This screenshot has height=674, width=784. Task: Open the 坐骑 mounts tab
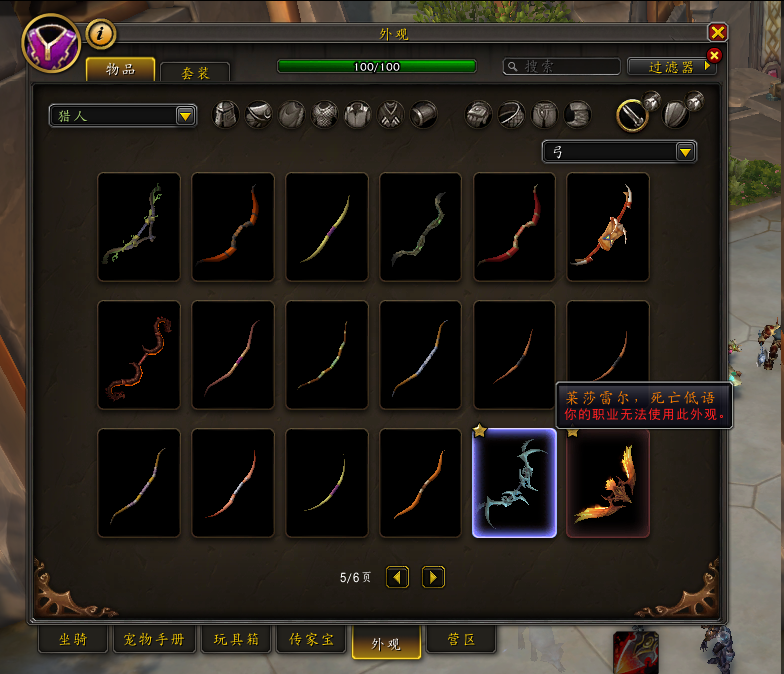(x=73, y=640)
